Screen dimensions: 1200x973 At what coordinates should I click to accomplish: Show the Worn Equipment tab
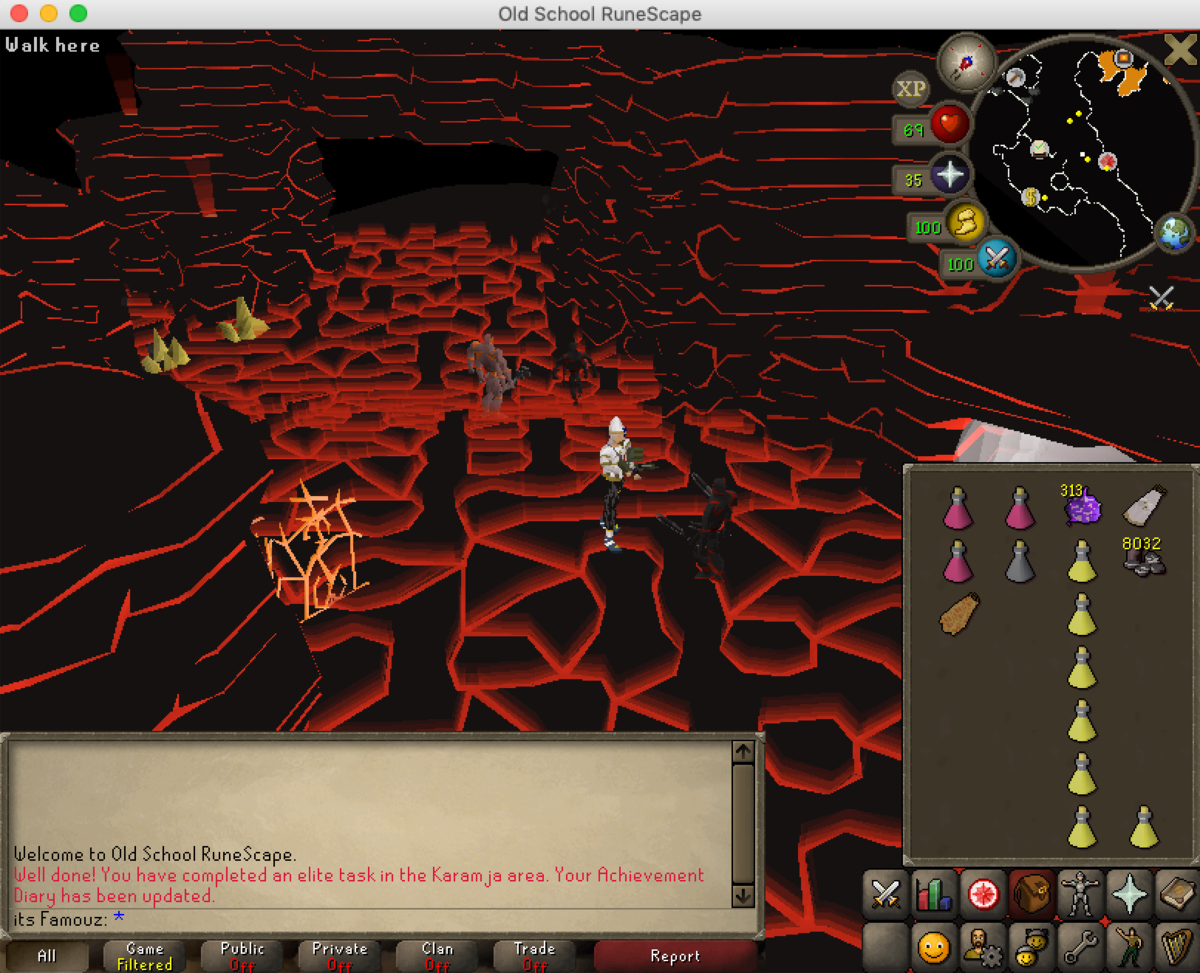coord(1080,894)
